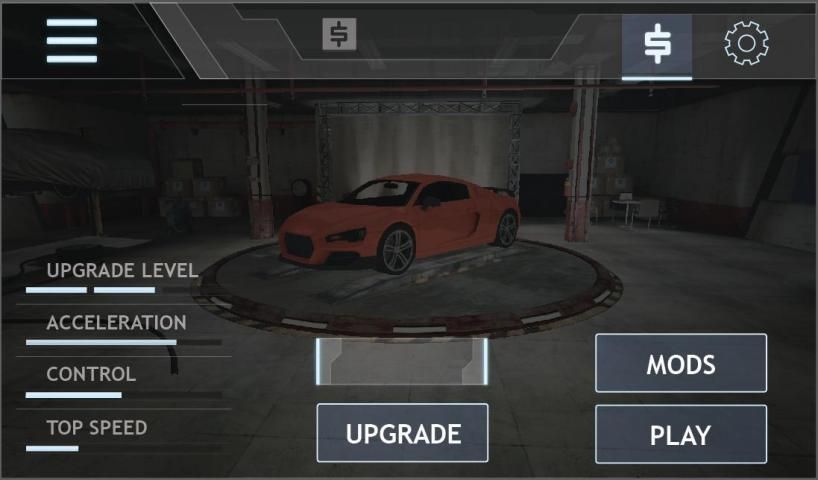Start the game with PLAY
The height and width of the screenshot is (480, 818).
[x=681, y=435]
